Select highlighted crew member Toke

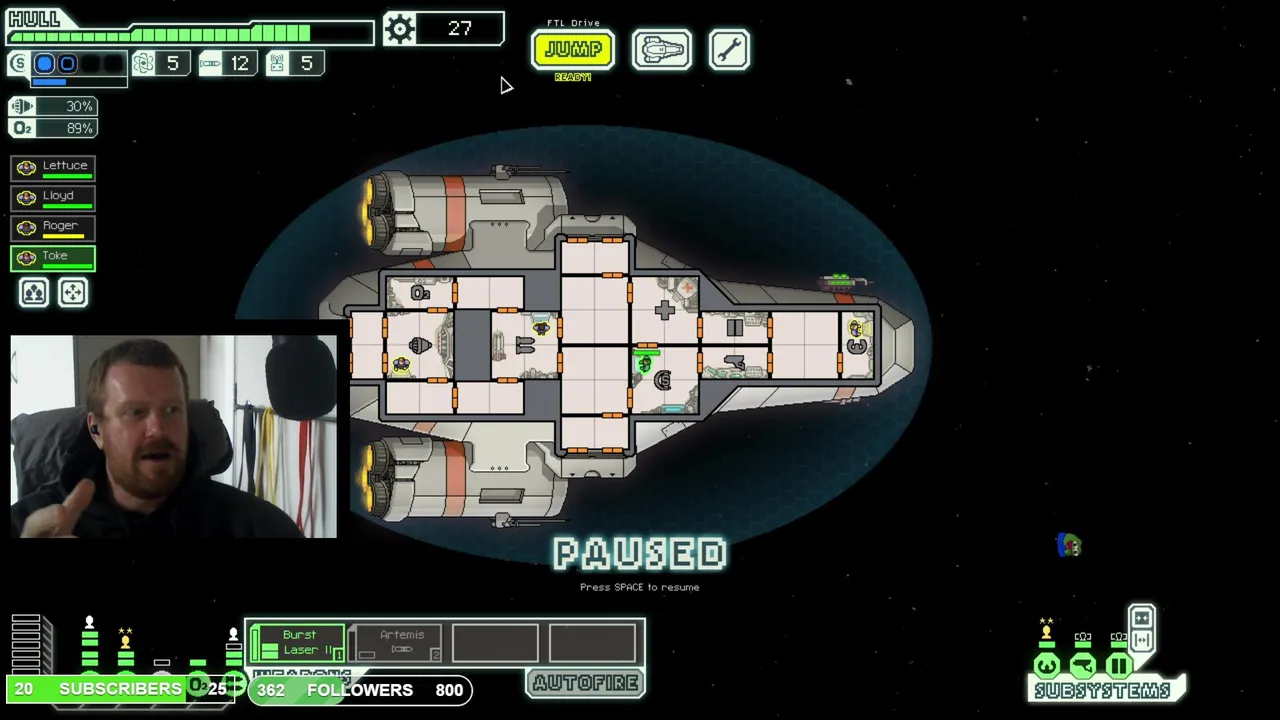click(53, 257)
